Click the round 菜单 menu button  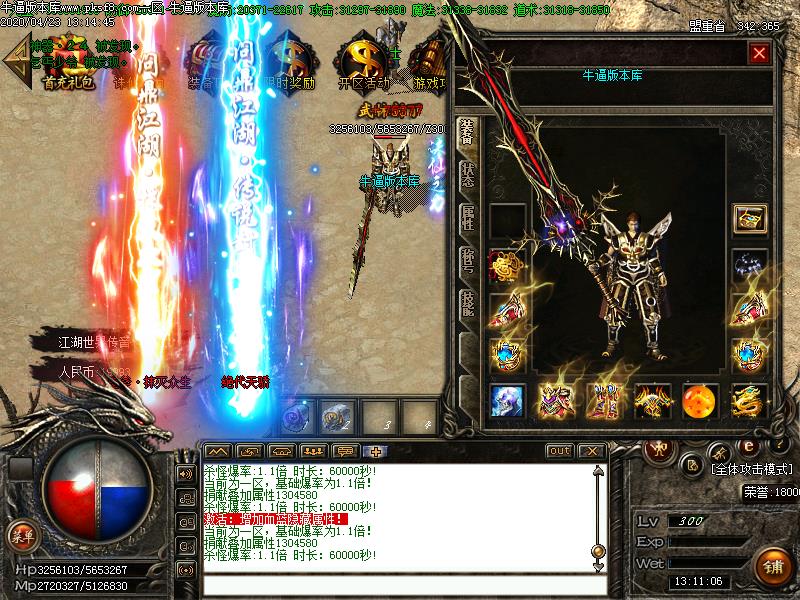(x=22, y=536)
